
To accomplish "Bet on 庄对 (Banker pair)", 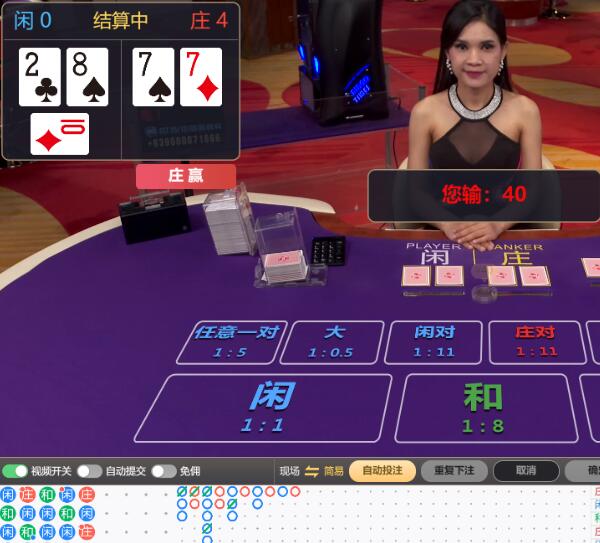I will (536, 342).
